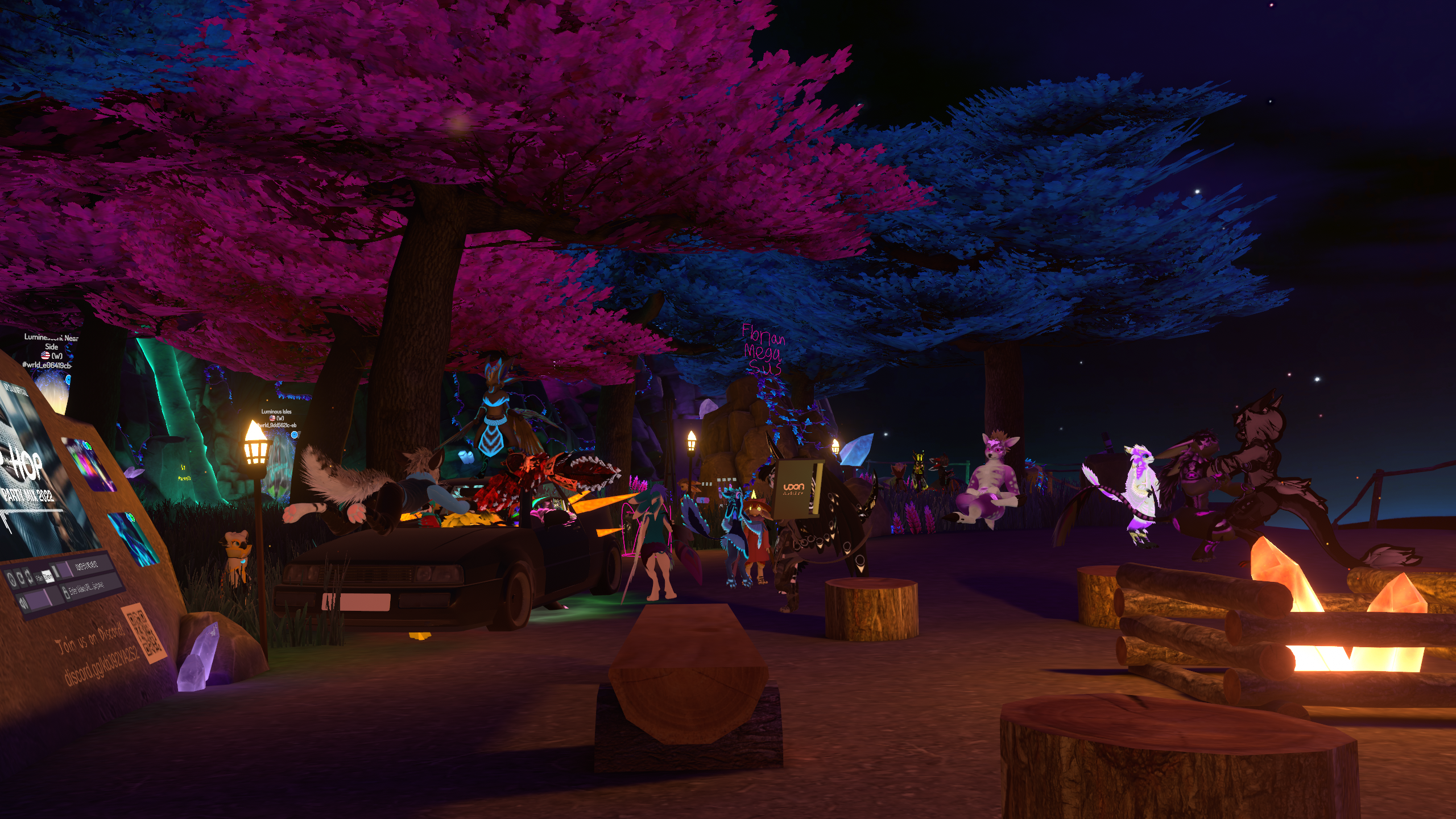Viewport: 1456px width, 819px height.
Task: Toggle the lock icon beside the URL field
Action: coord(66,593)
